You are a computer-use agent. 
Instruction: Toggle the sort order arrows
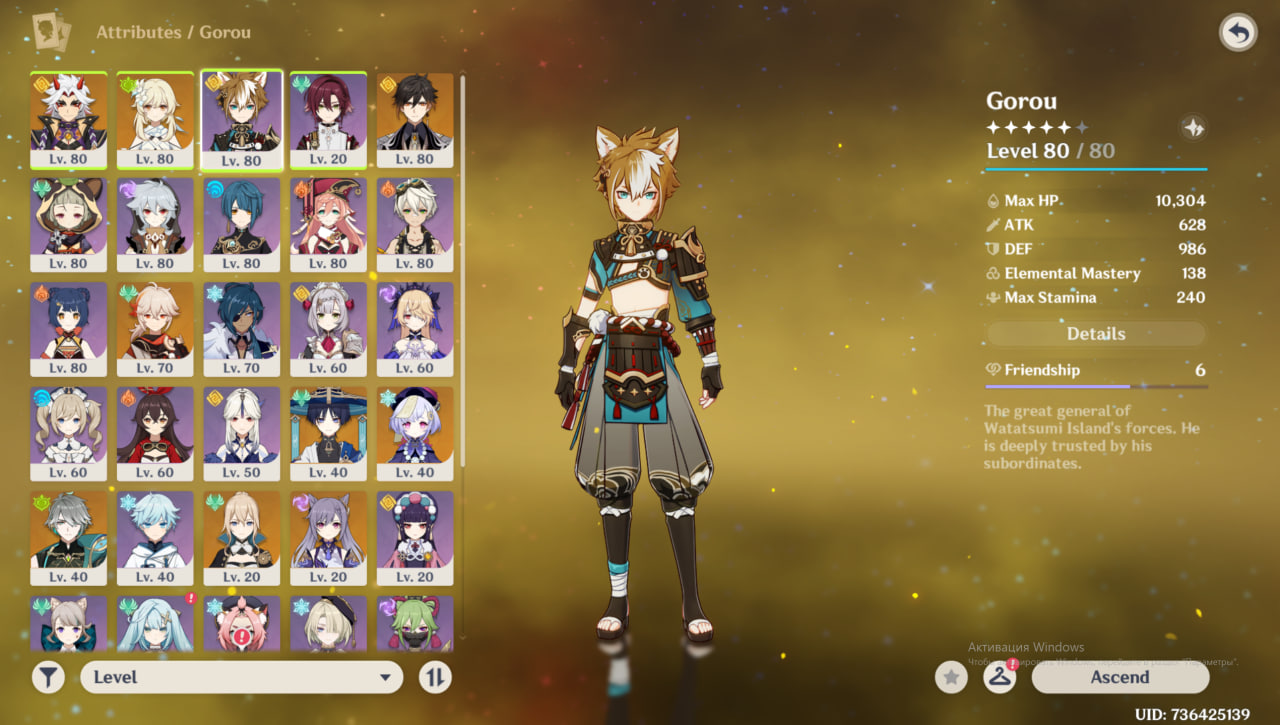point(434,677)
